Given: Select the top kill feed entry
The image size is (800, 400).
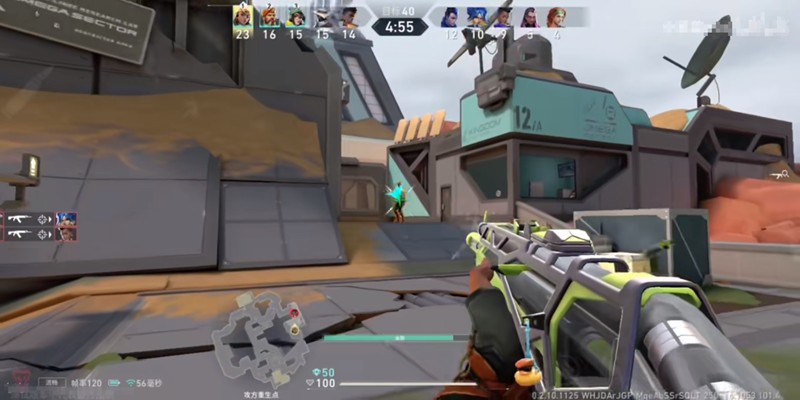Looking at the screenshot, I should (x=42, y=218).
